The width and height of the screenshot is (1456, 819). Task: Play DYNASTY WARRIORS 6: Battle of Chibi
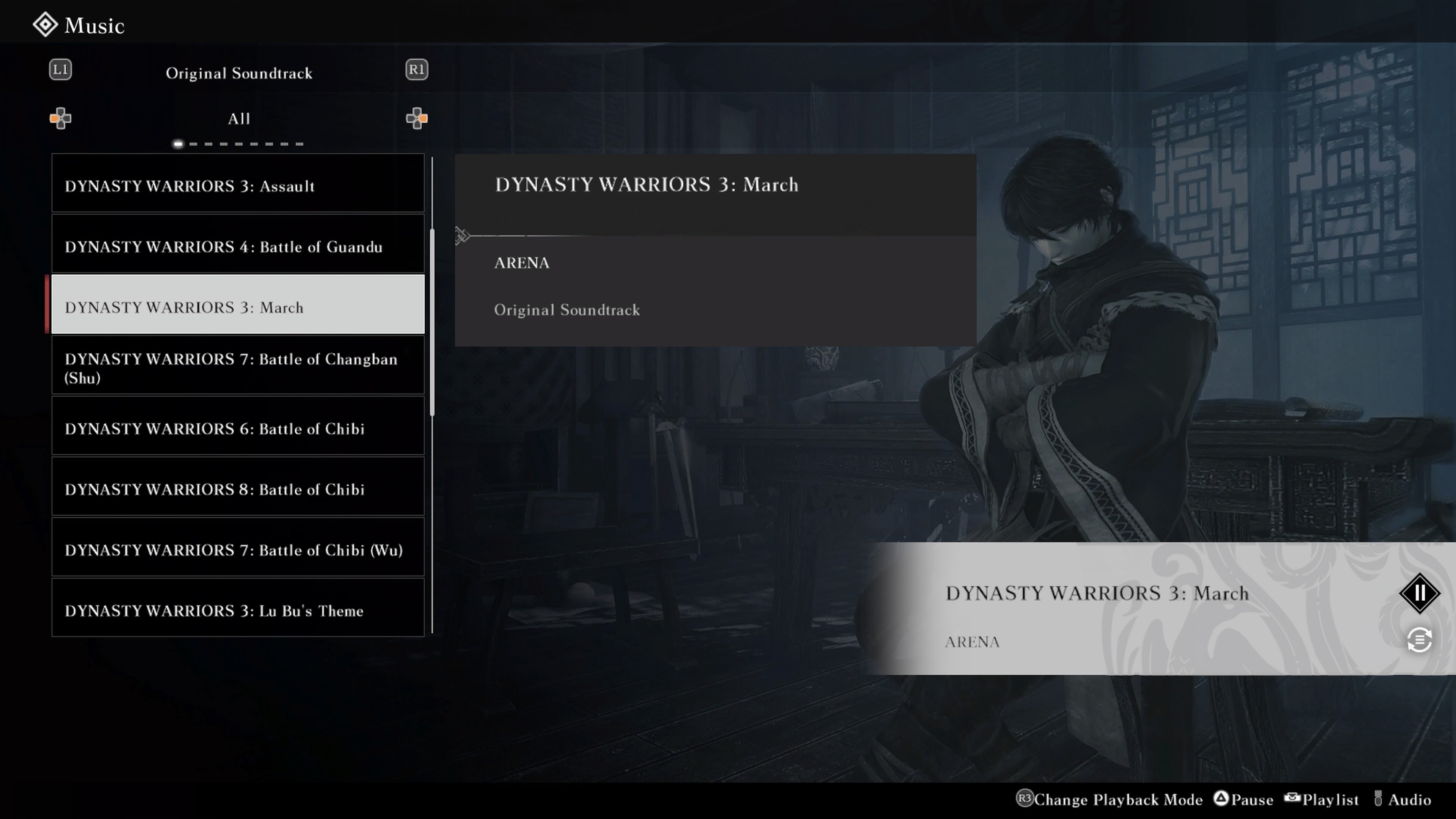pyautogui.click(x=237, y=428)
